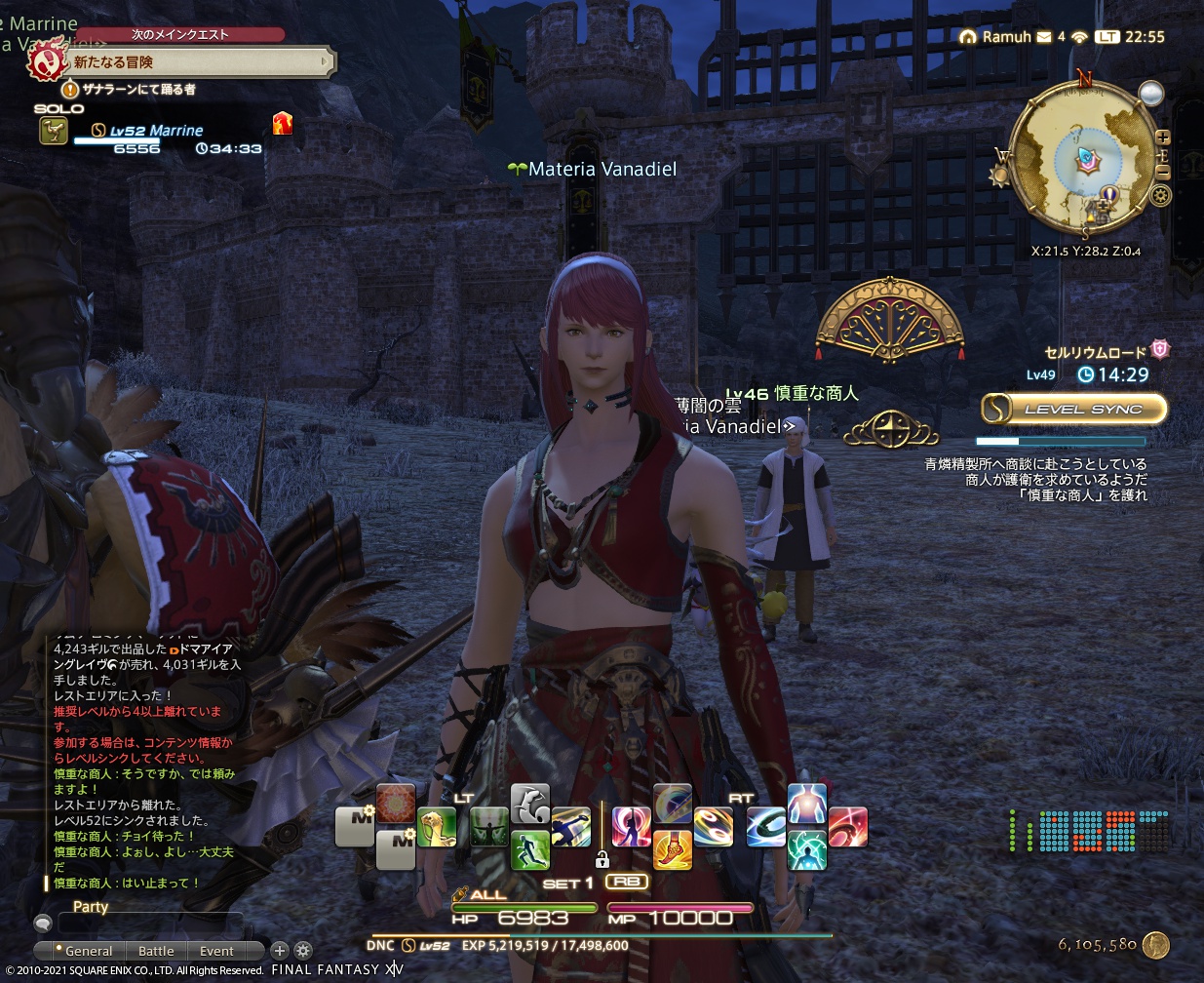
Task: Open chat log settings gear
Action: tap(303, 950)
